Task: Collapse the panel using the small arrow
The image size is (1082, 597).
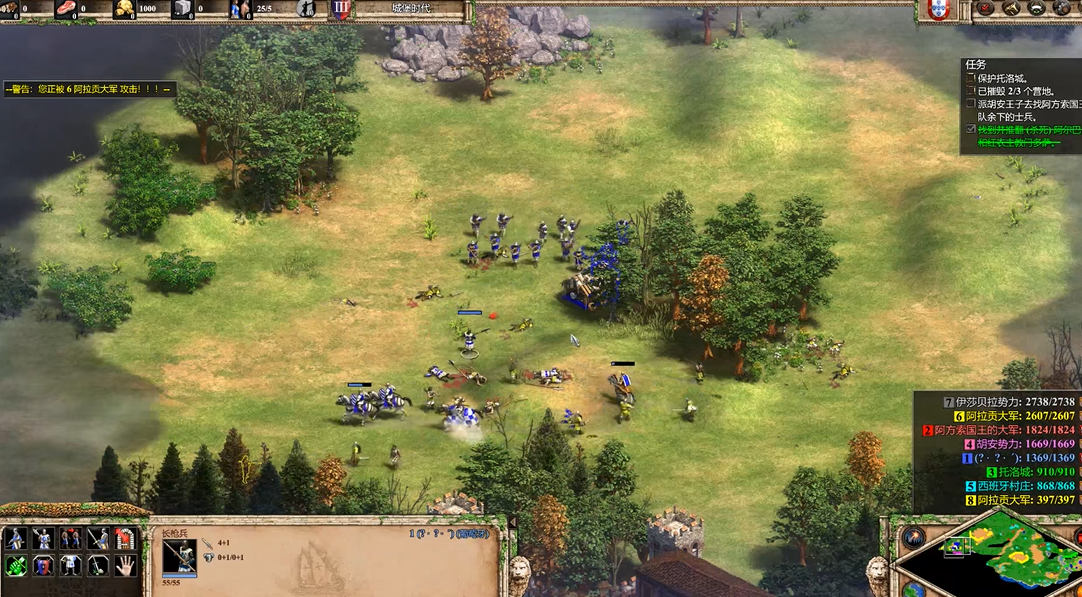Action: [x=513, y=522]
